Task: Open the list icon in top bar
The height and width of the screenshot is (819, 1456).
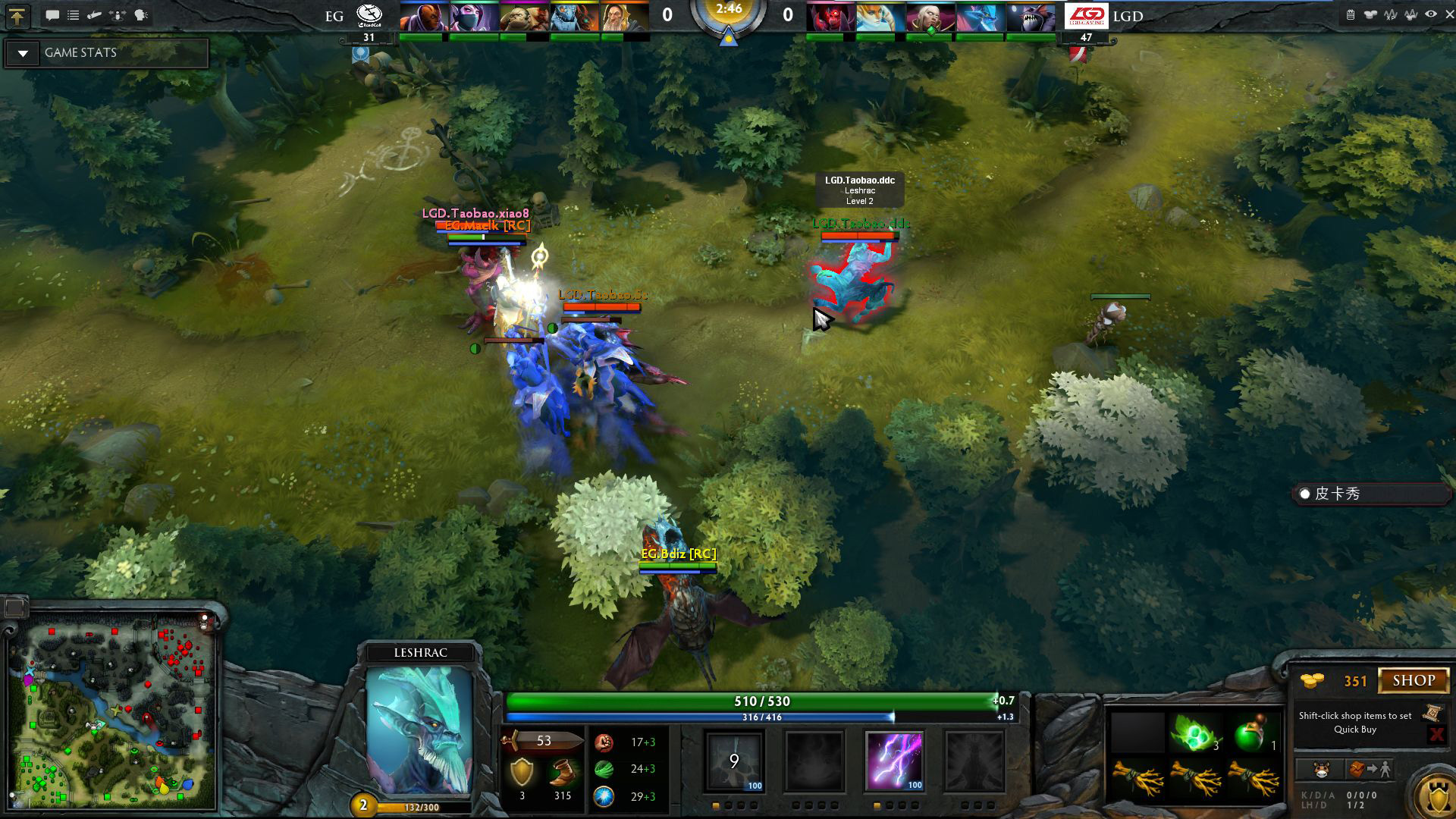Action: (x=74, y=15)
